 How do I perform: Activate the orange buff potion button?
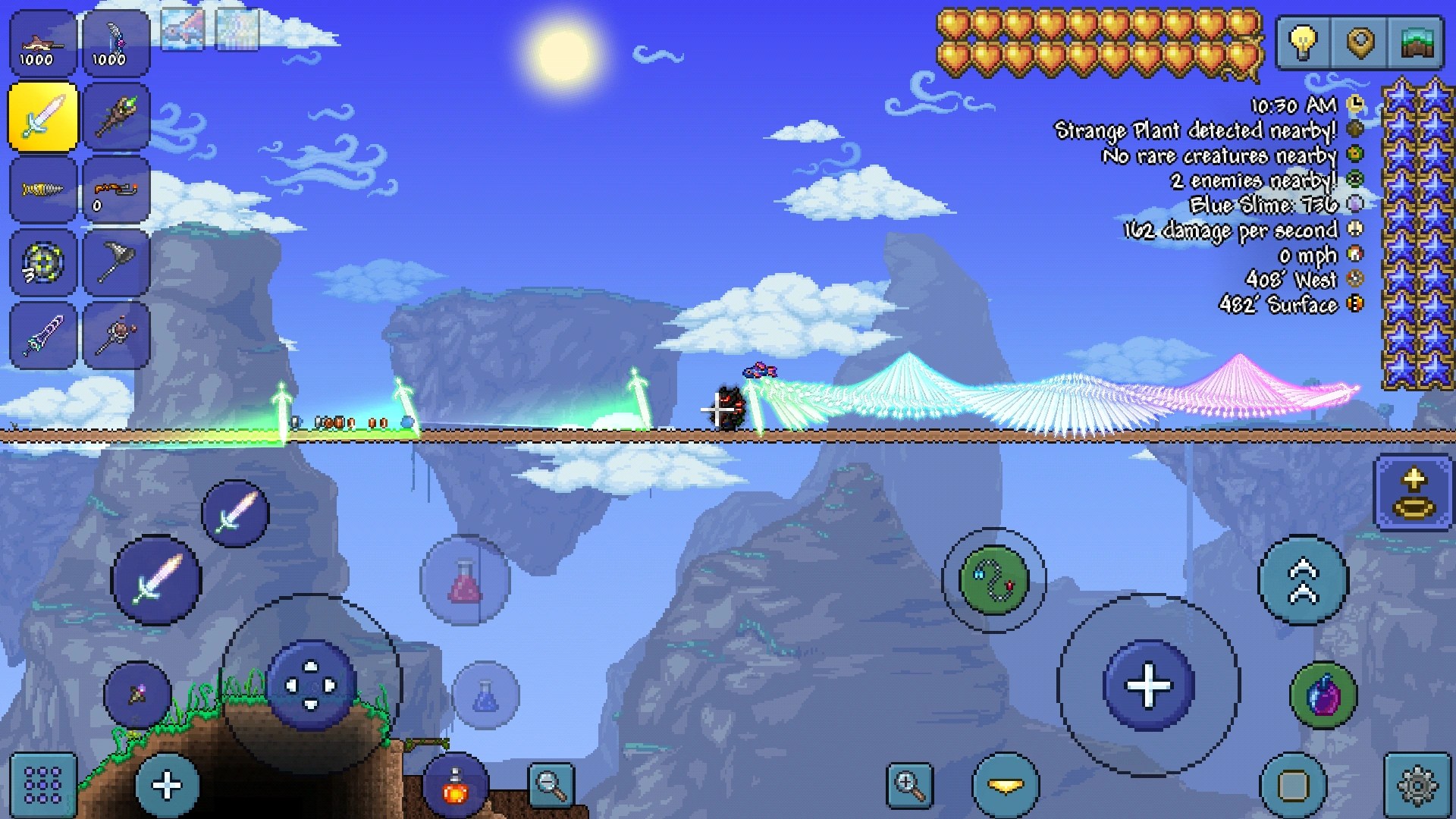(x=455, y=786)
